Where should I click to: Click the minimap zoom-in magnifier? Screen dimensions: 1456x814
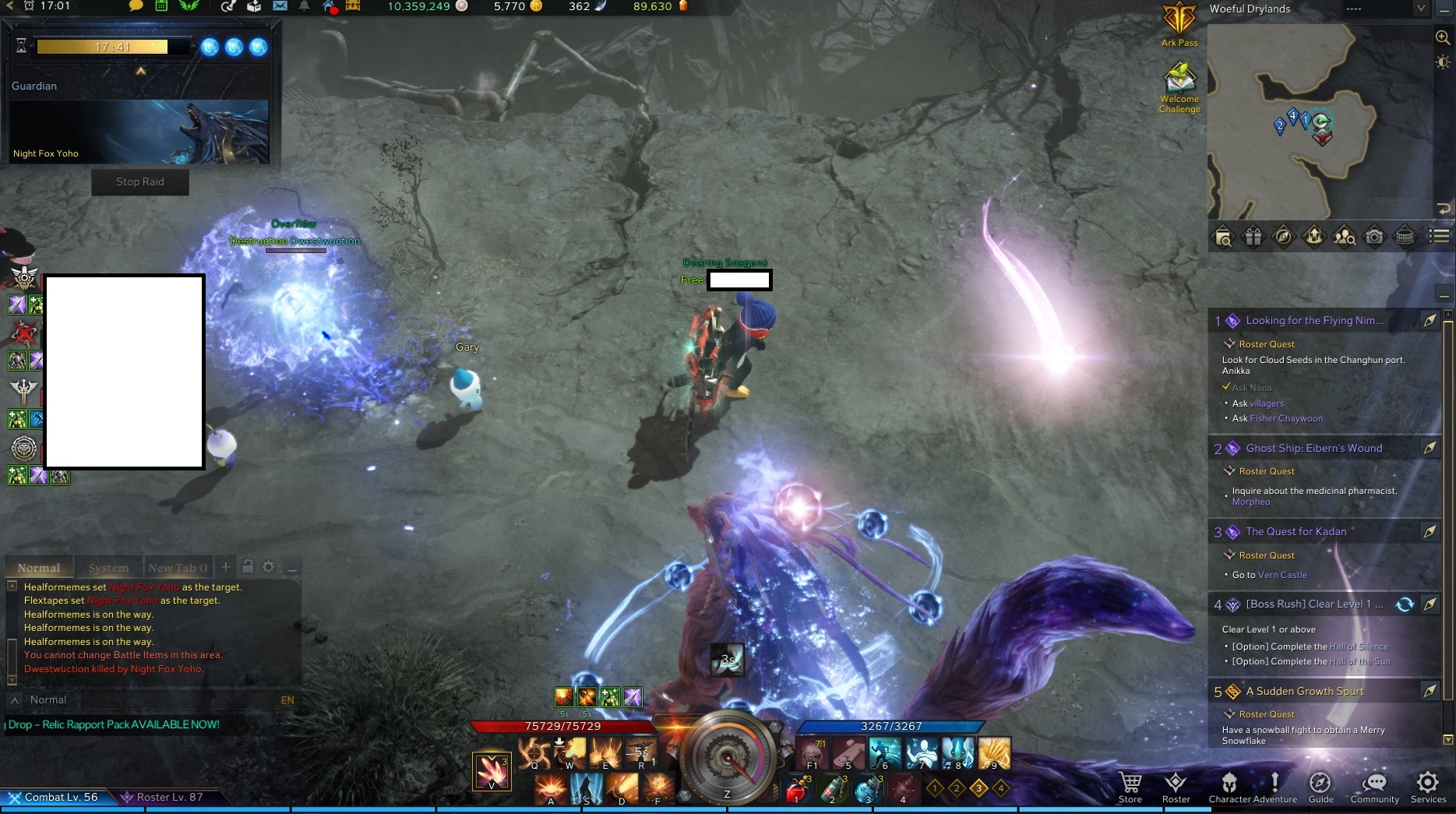point(1442,37)
